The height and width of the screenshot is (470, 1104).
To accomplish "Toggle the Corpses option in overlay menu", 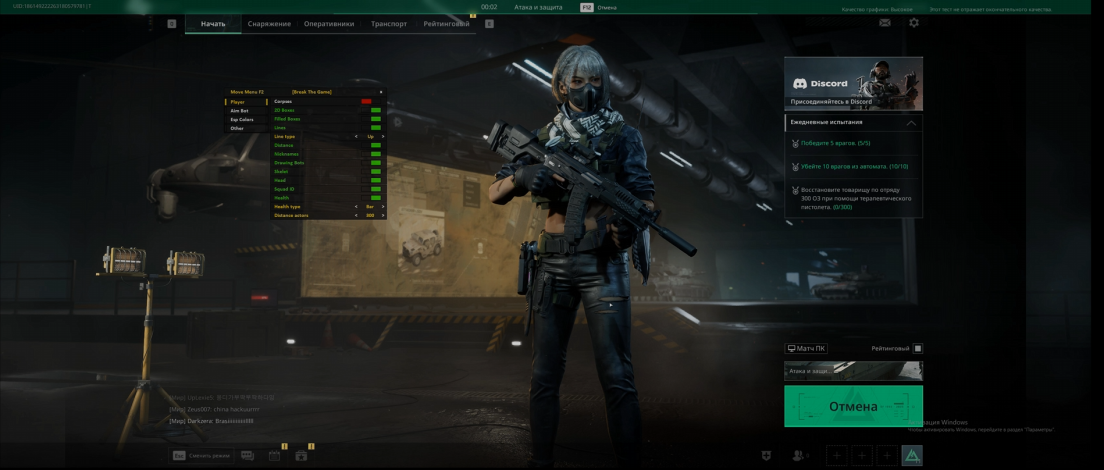I will pos(366,101).
